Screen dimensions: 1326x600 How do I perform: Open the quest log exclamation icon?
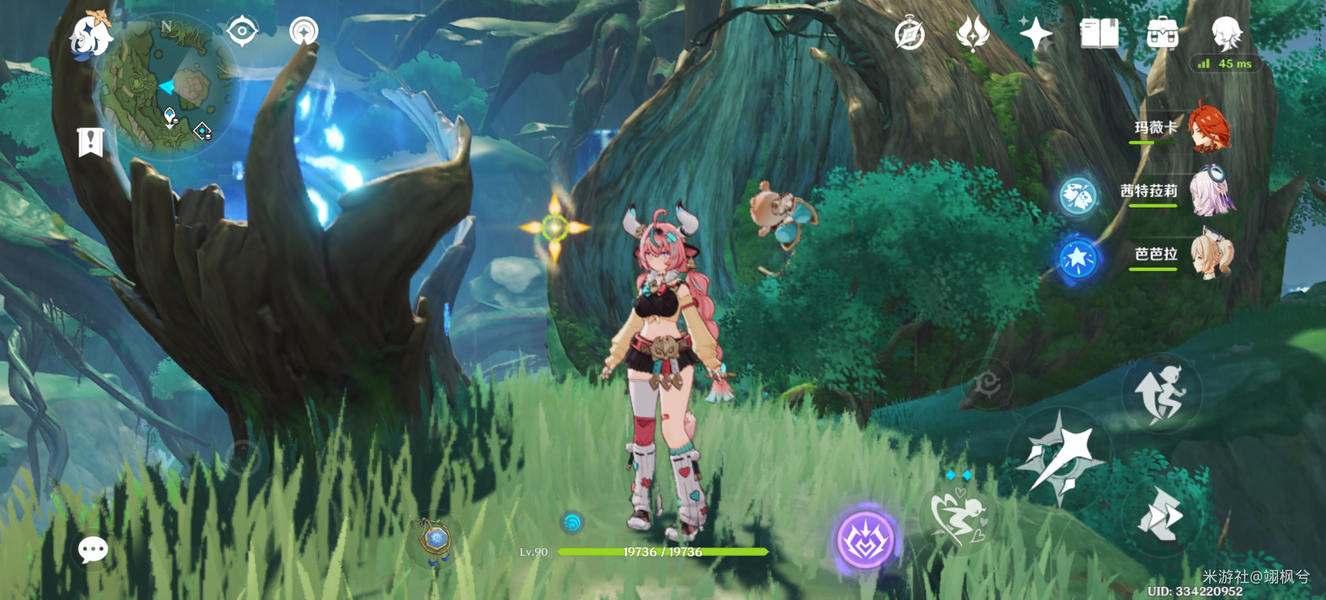[90, 143]
